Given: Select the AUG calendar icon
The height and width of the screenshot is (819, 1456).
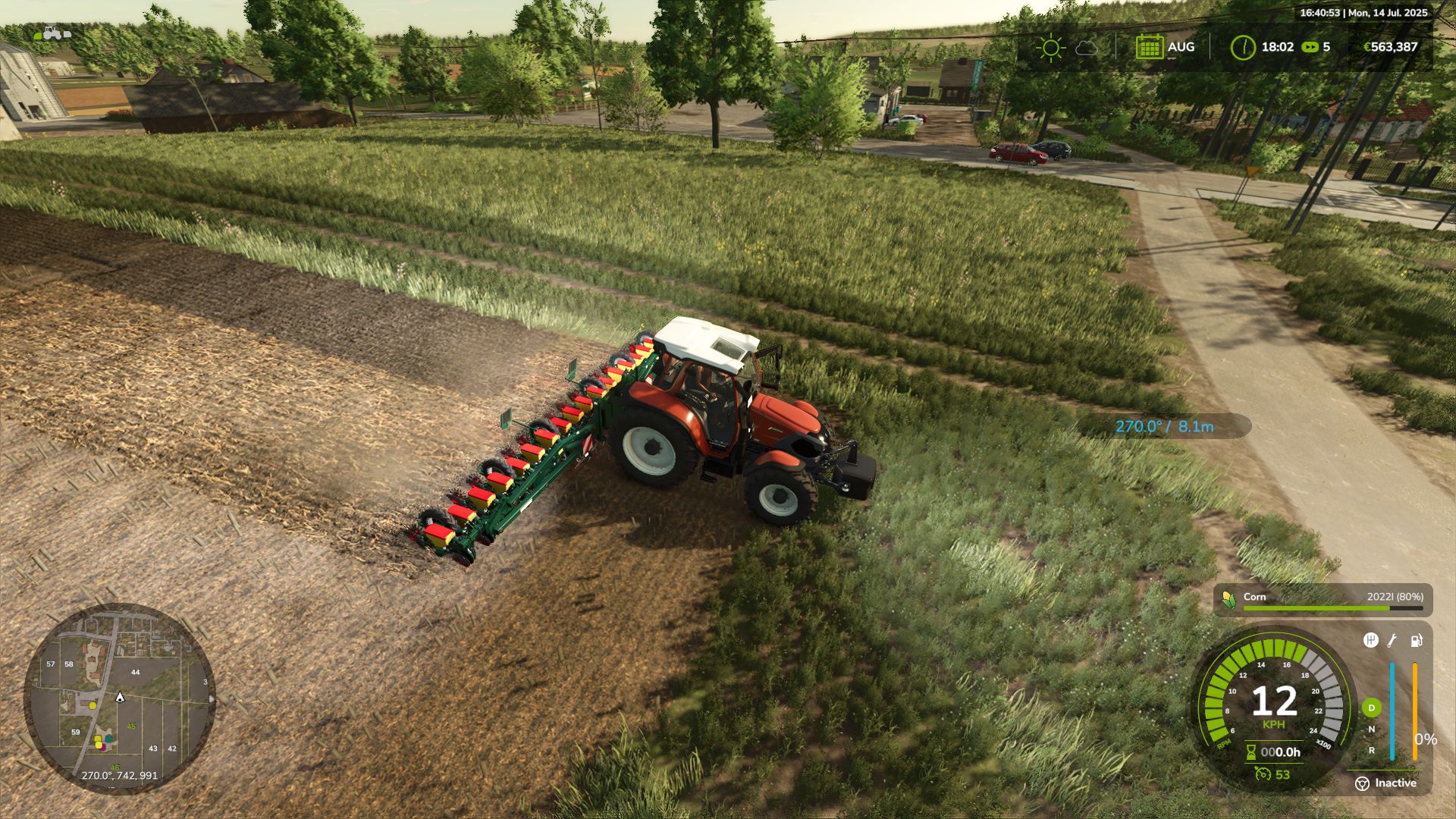Looking at the screenshot, I should pyautogui.click(x=1151, y=47).
